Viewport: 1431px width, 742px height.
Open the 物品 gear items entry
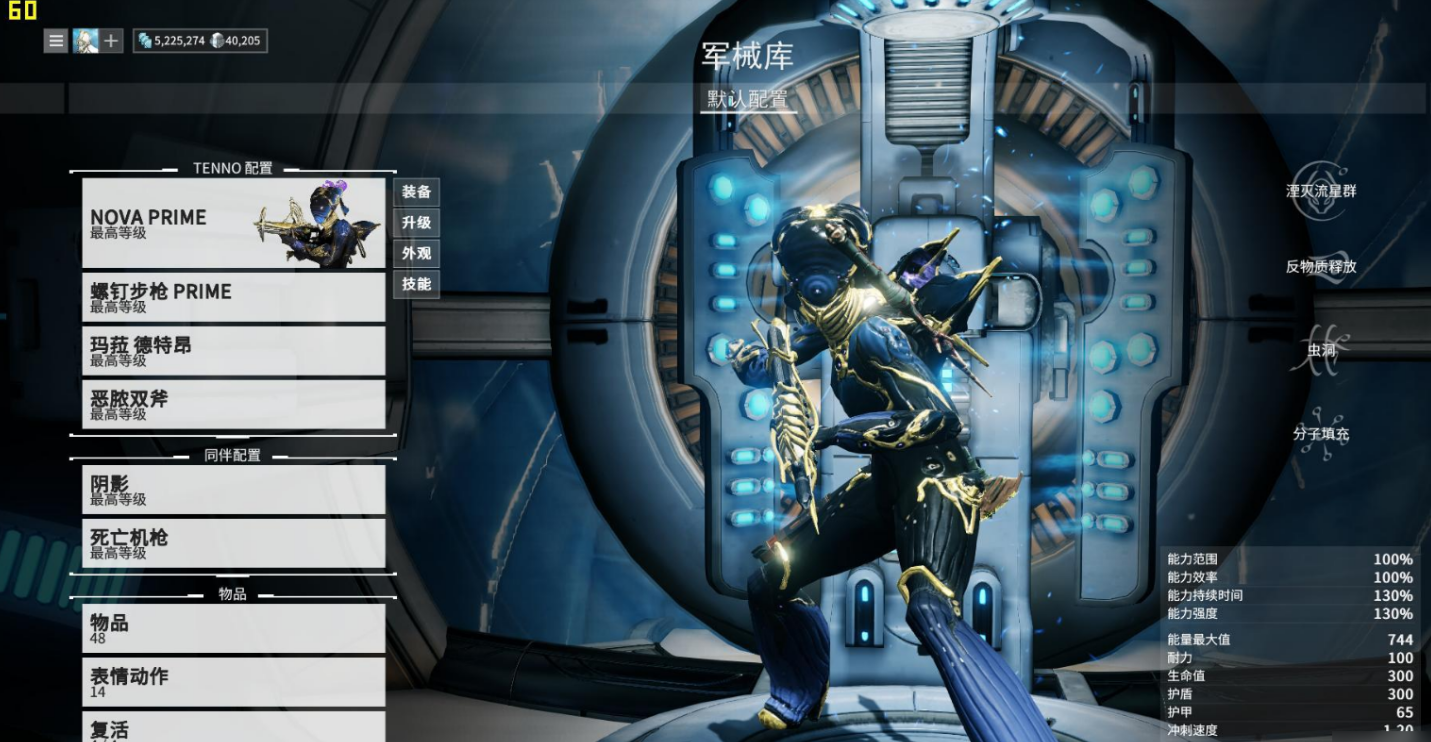point(233,629)
